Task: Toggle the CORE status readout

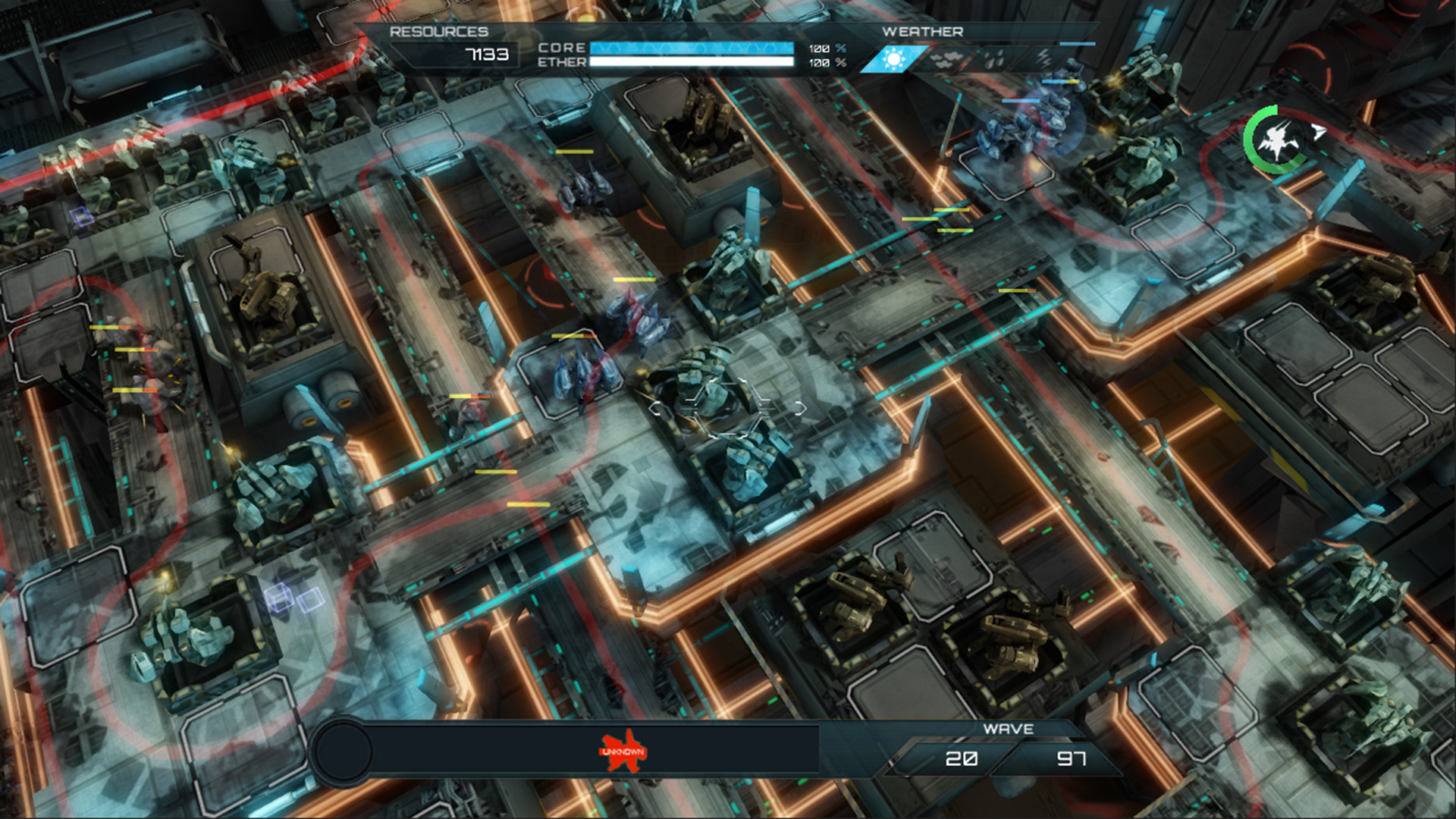Action: (x=561, y=47)
